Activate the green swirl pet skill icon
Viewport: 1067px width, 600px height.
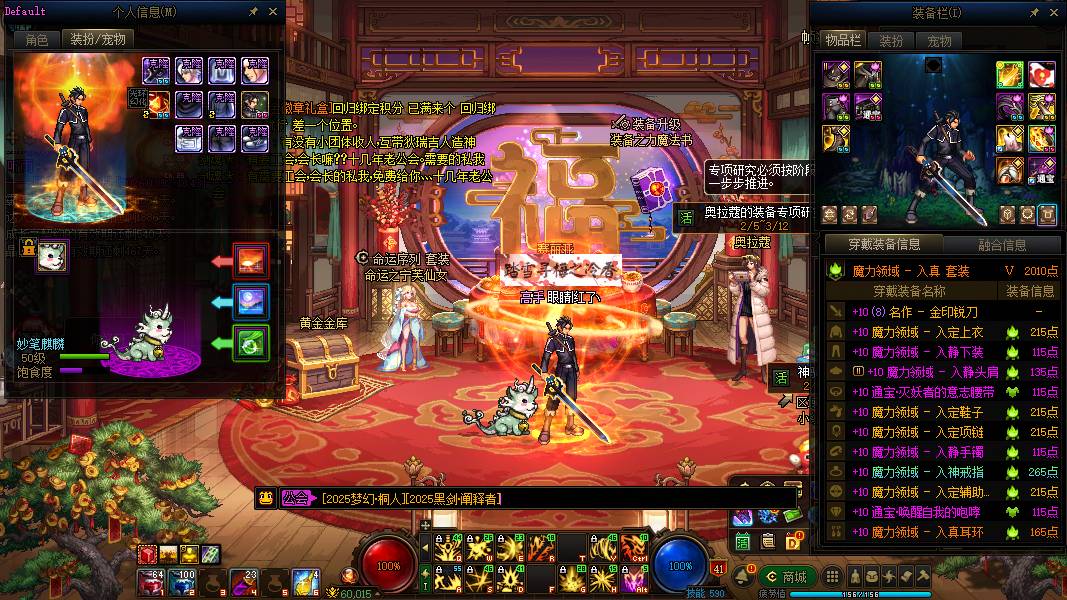point(250,342)
